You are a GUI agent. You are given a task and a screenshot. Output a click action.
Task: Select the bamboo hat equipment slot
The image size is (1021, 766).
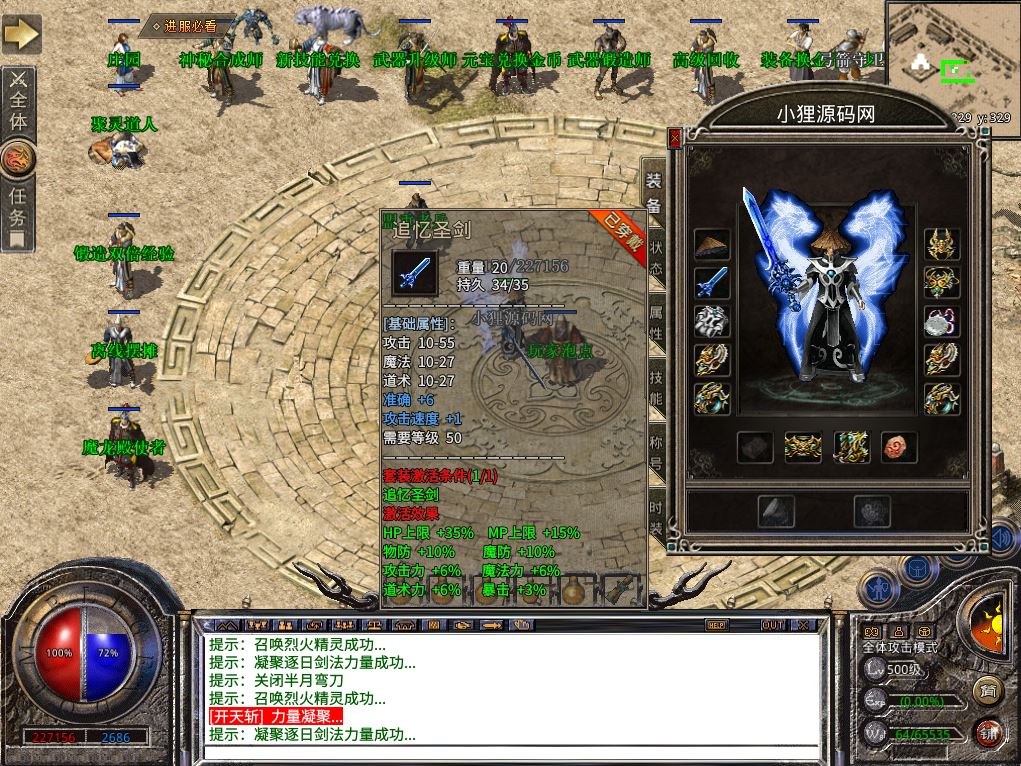712,246
